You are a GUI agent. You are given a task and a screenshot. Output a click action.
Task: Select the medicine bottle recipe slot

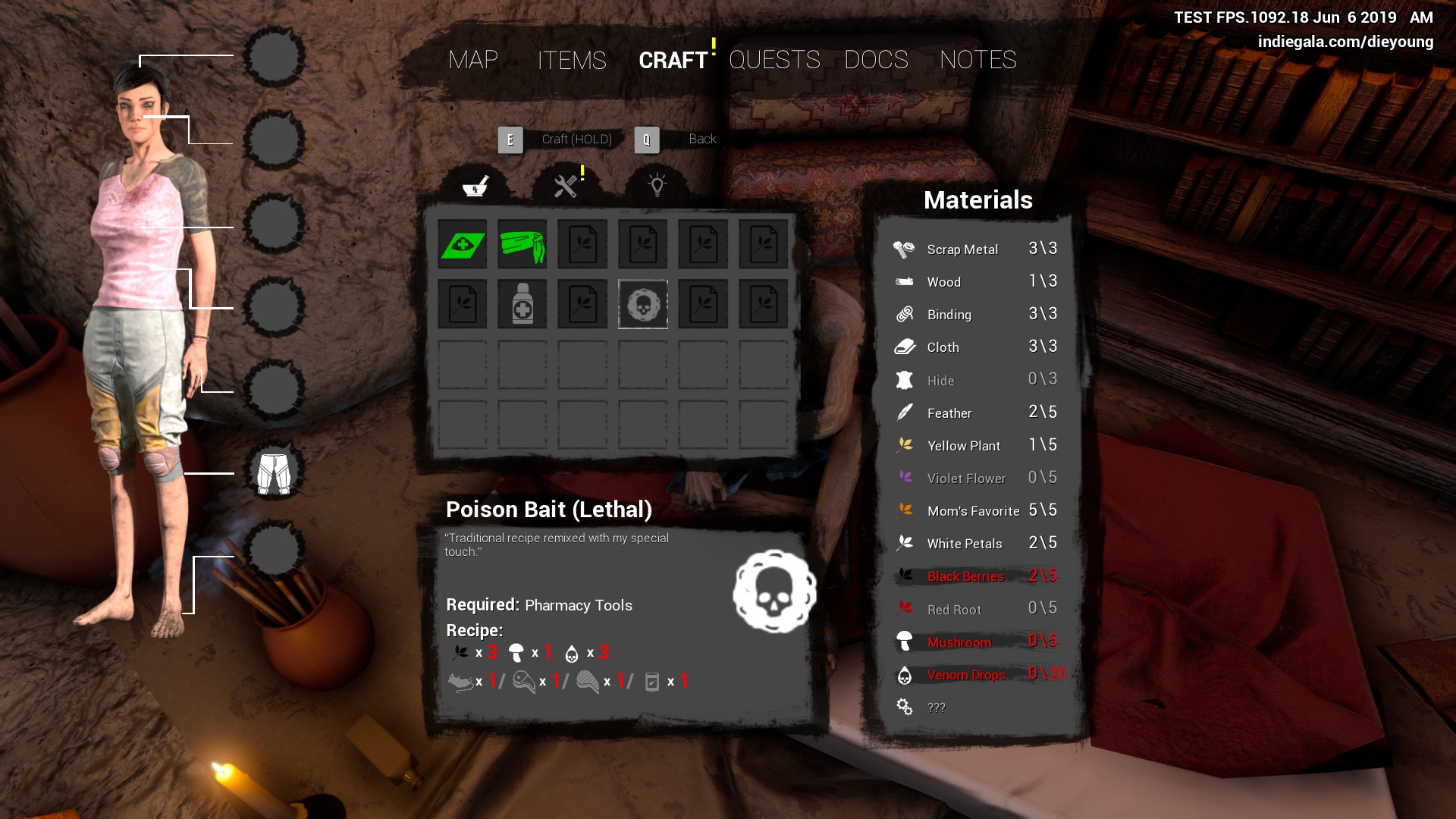click(x=522, y=305)
